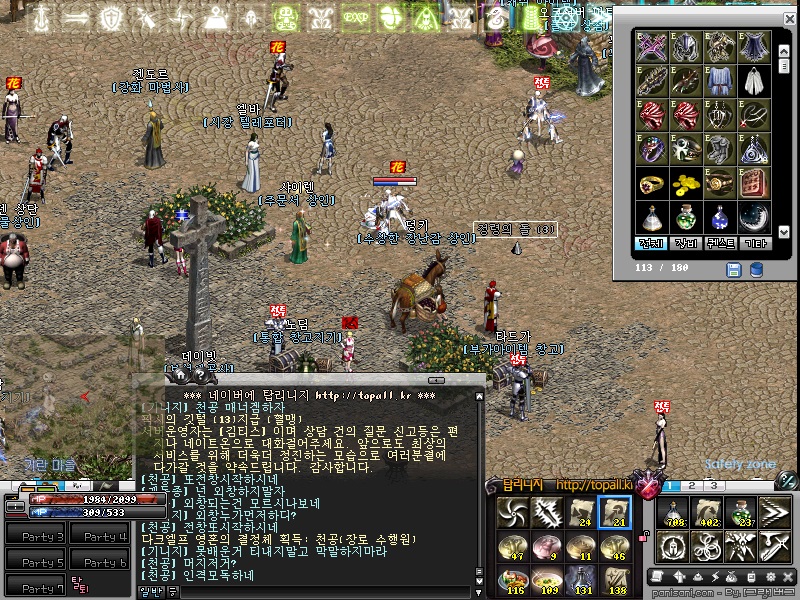This screenshot has height=600, width=800.
Task: Open settings via the gear icon
Action: click(772, 577)
